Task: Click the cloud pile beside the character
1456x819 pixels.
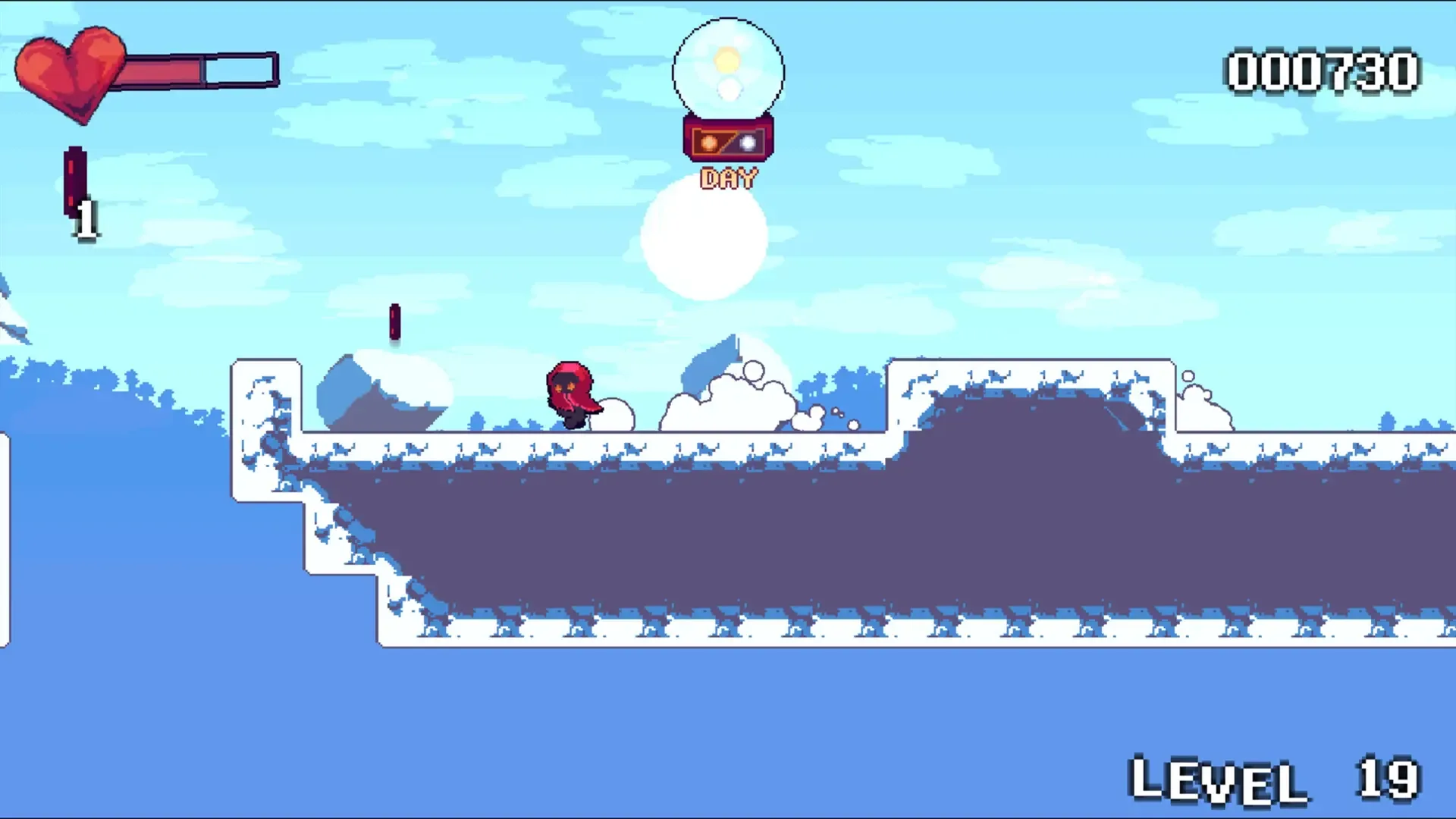Action: (x=728, y=402)
